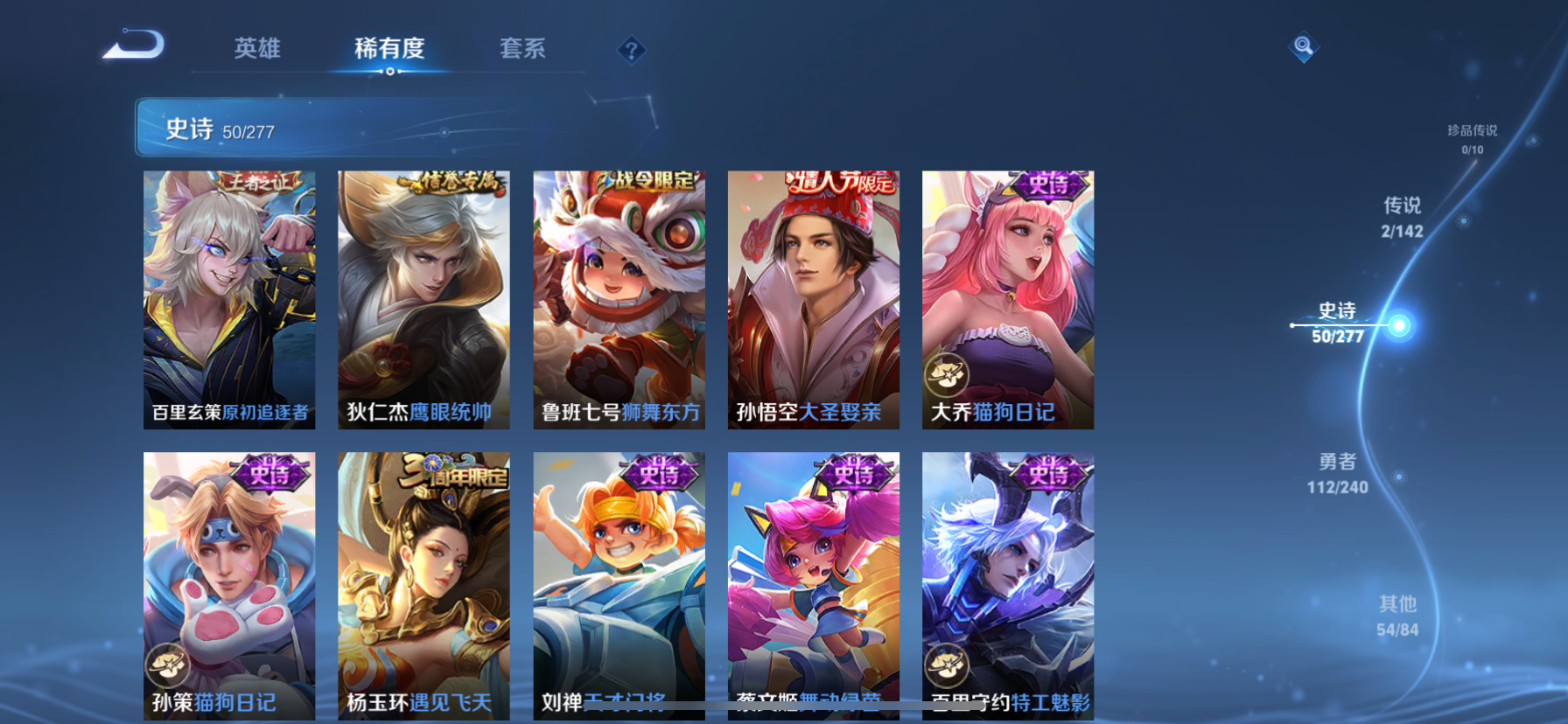Image resolution: width=1568 pixels, height=724 pixels.
Task: Open the 其他 54/84 rarity section
Action: click(x=1397, y=614)
